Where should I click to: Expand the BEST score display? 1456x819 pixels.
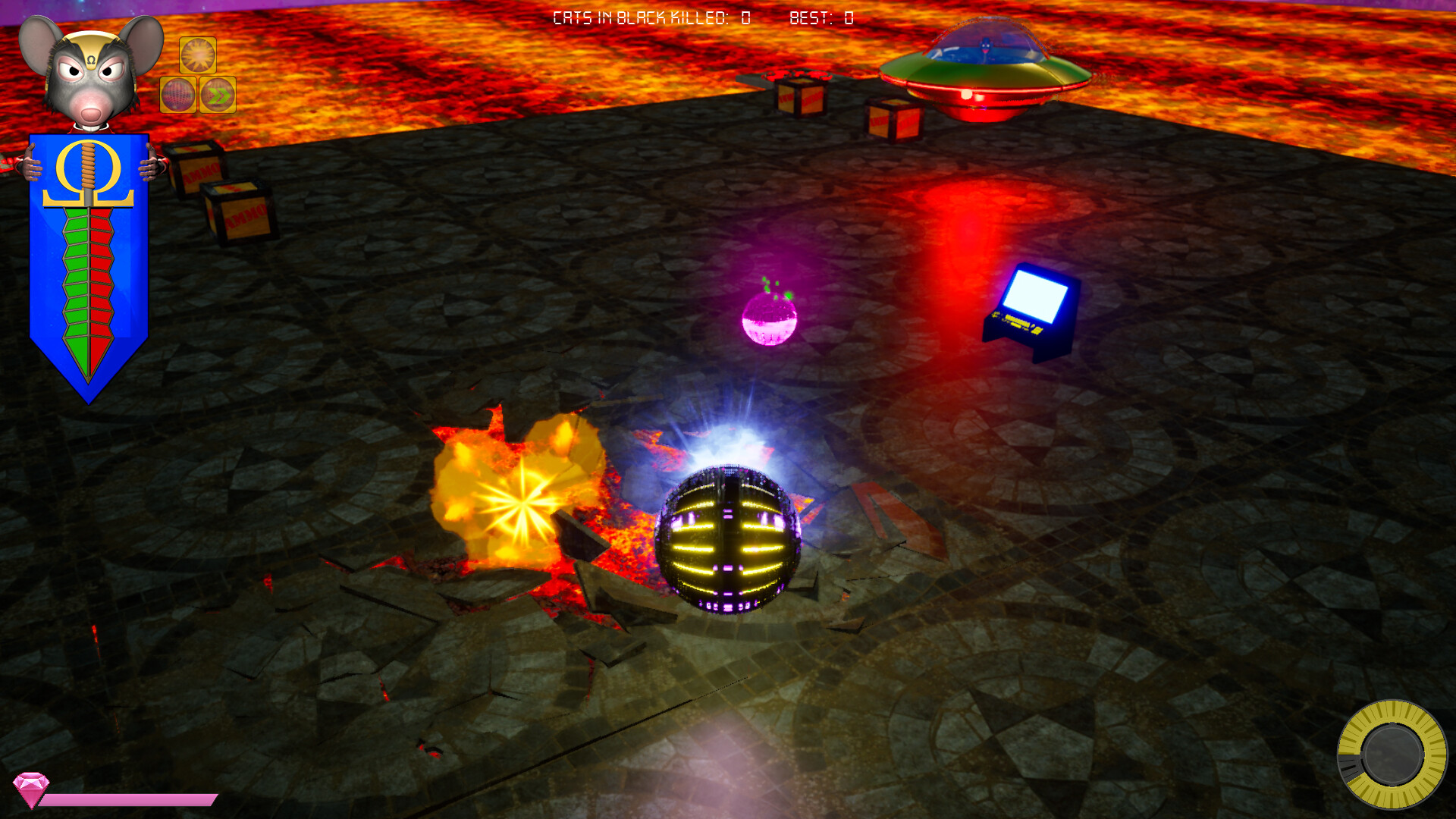821,18
